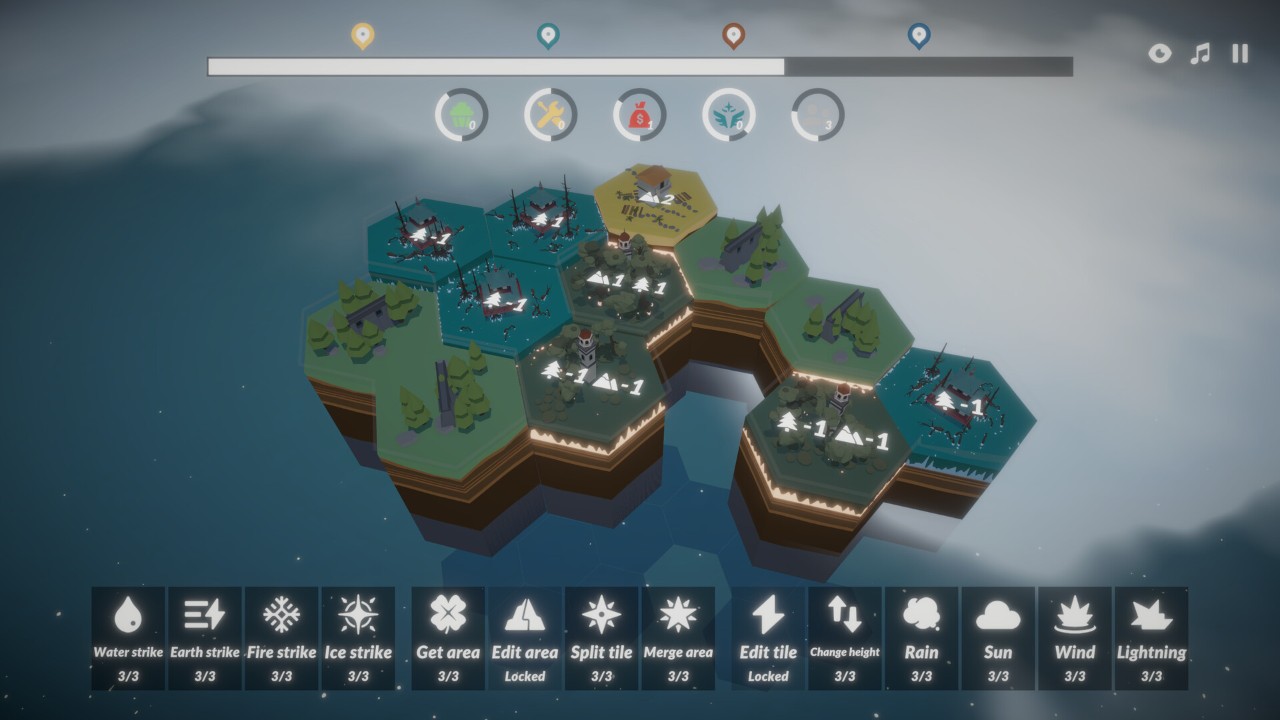This screenshot has width=1280, height=720.
Task: Use the Ice strike ability
Action: point(358,637)
